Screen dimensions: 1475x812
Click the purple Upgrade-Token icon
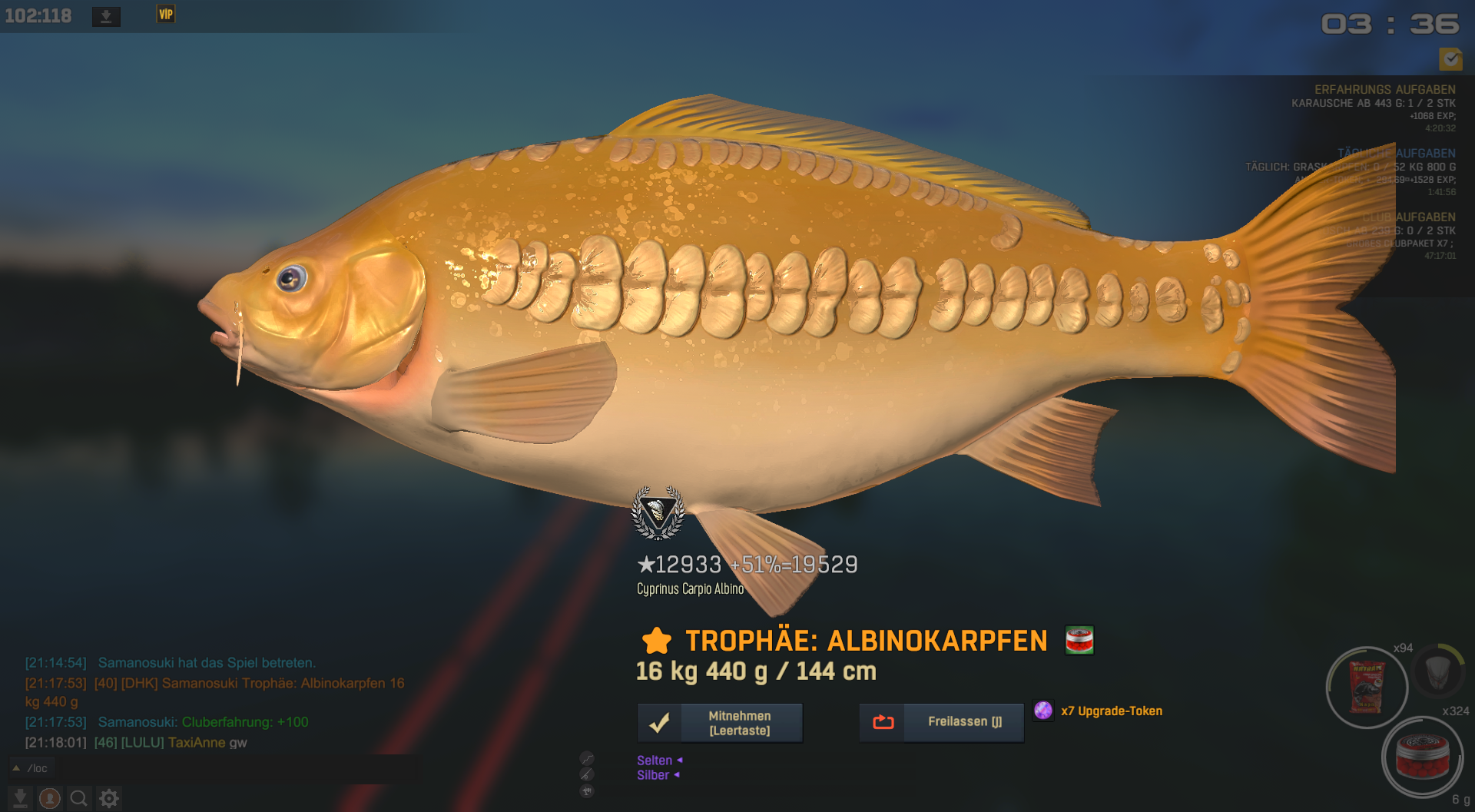coord(1043,711)
